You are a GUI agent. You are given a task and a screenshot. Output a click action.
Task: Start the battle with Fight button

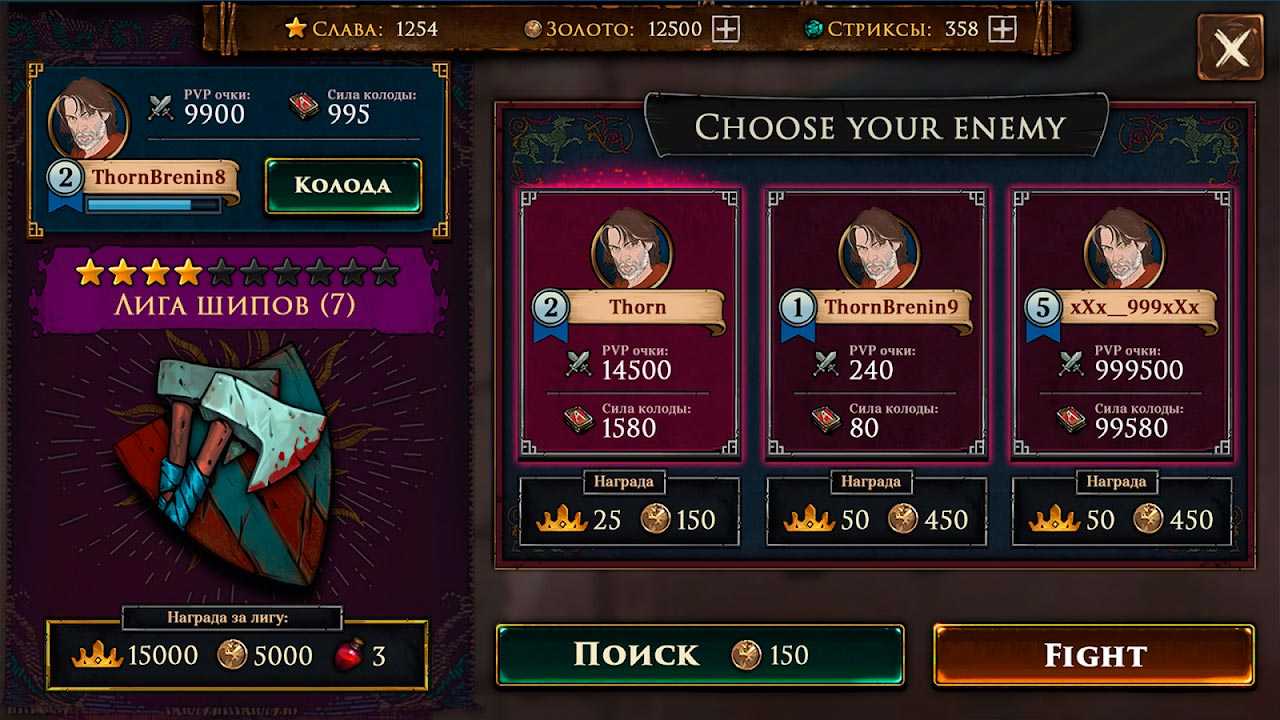click(x=1094, y=656)
